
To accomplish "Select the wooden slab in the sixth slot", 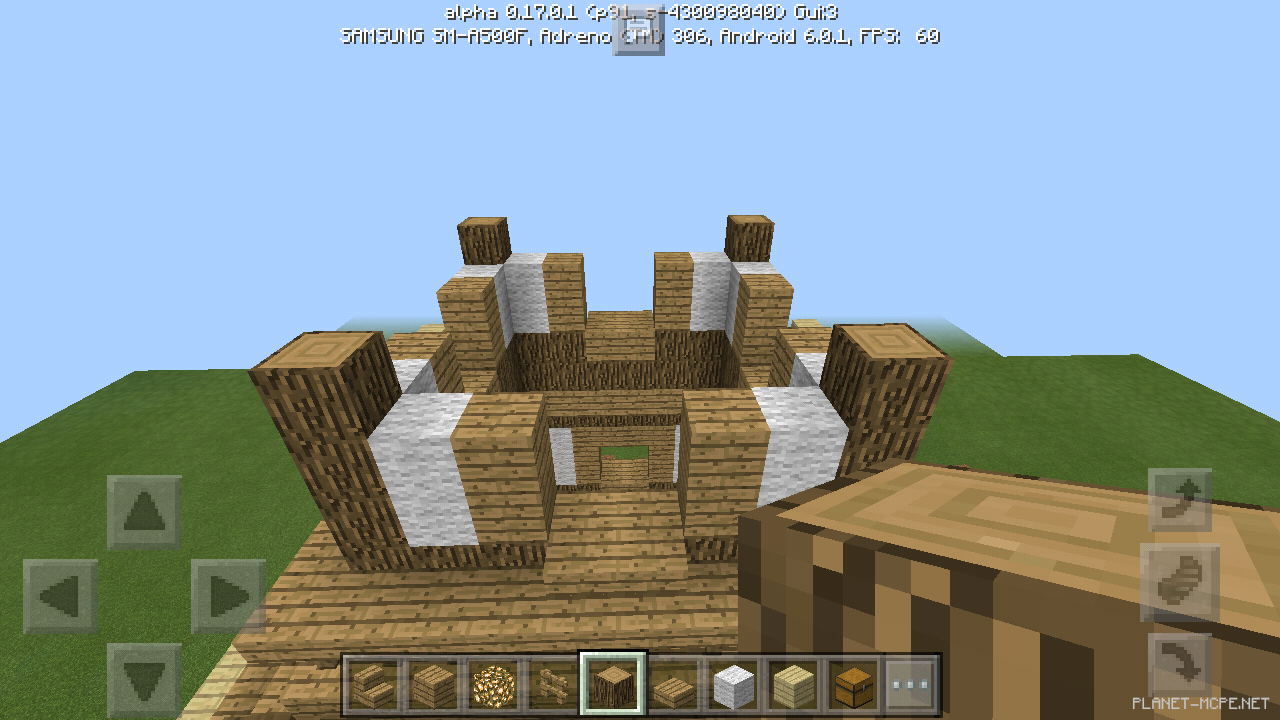I will (x=670, y=685).
